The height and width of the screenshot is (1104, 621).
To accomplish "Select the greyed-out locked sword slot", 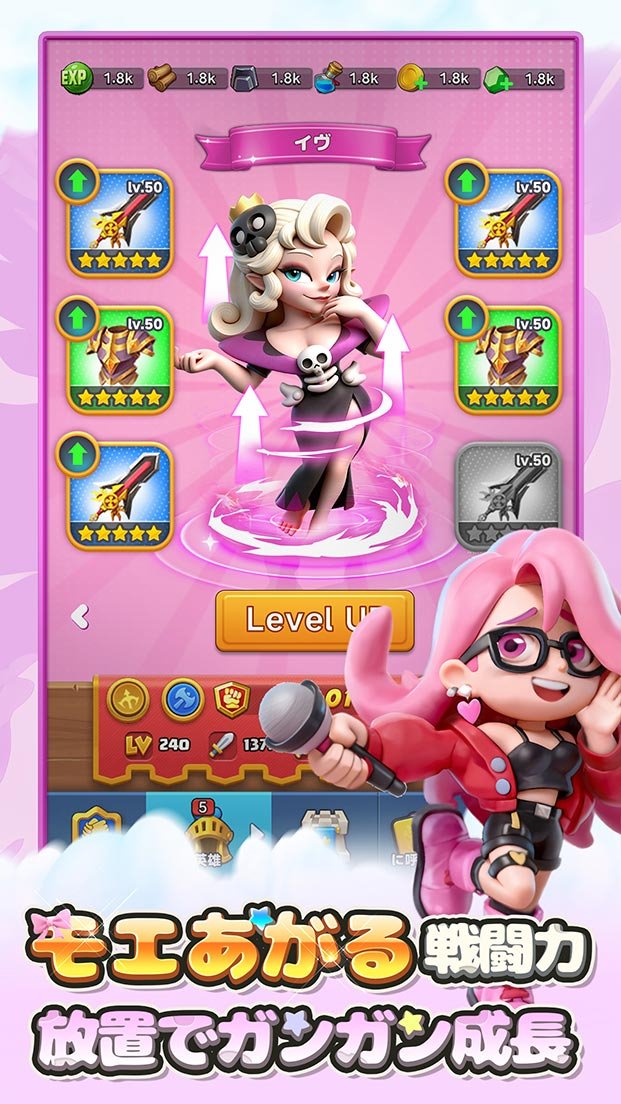I will [x=508, y=497].
